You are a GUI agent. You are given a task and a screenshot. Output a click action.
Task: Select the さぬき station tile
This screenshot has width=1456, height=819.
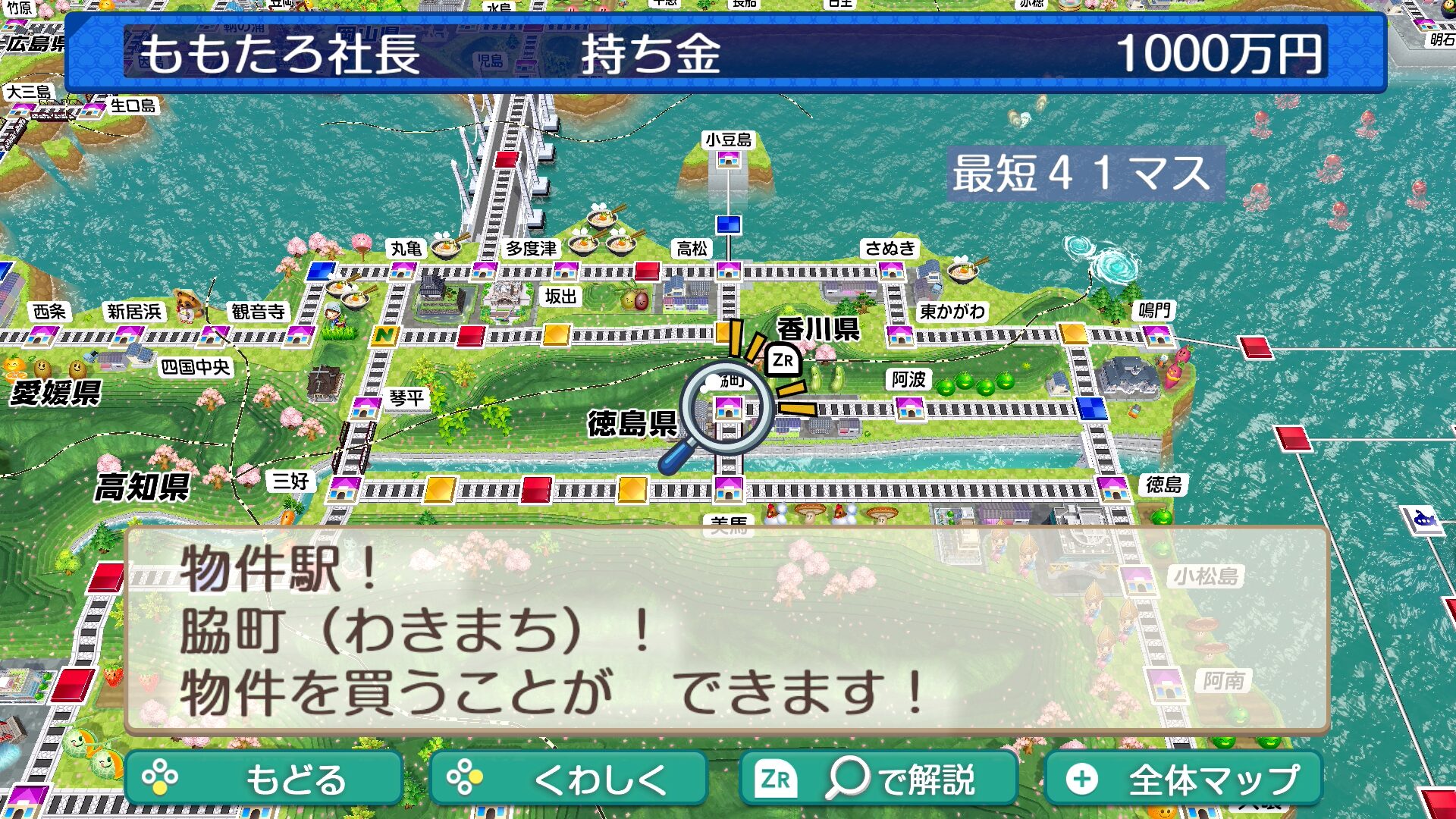(891, 270)
